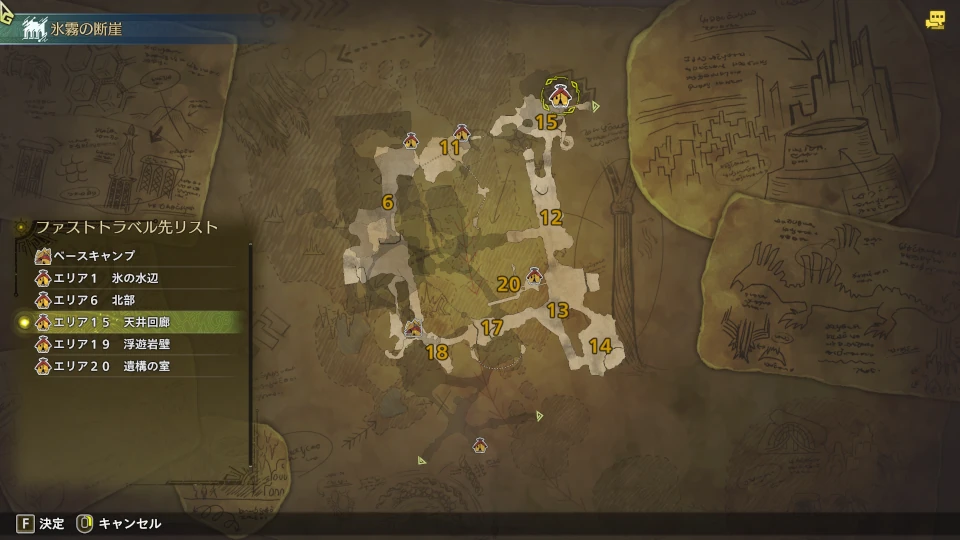This screenshot has width=960, height=540.
Task: Select the camp marker directly above number 11
Action: [462, 132]
